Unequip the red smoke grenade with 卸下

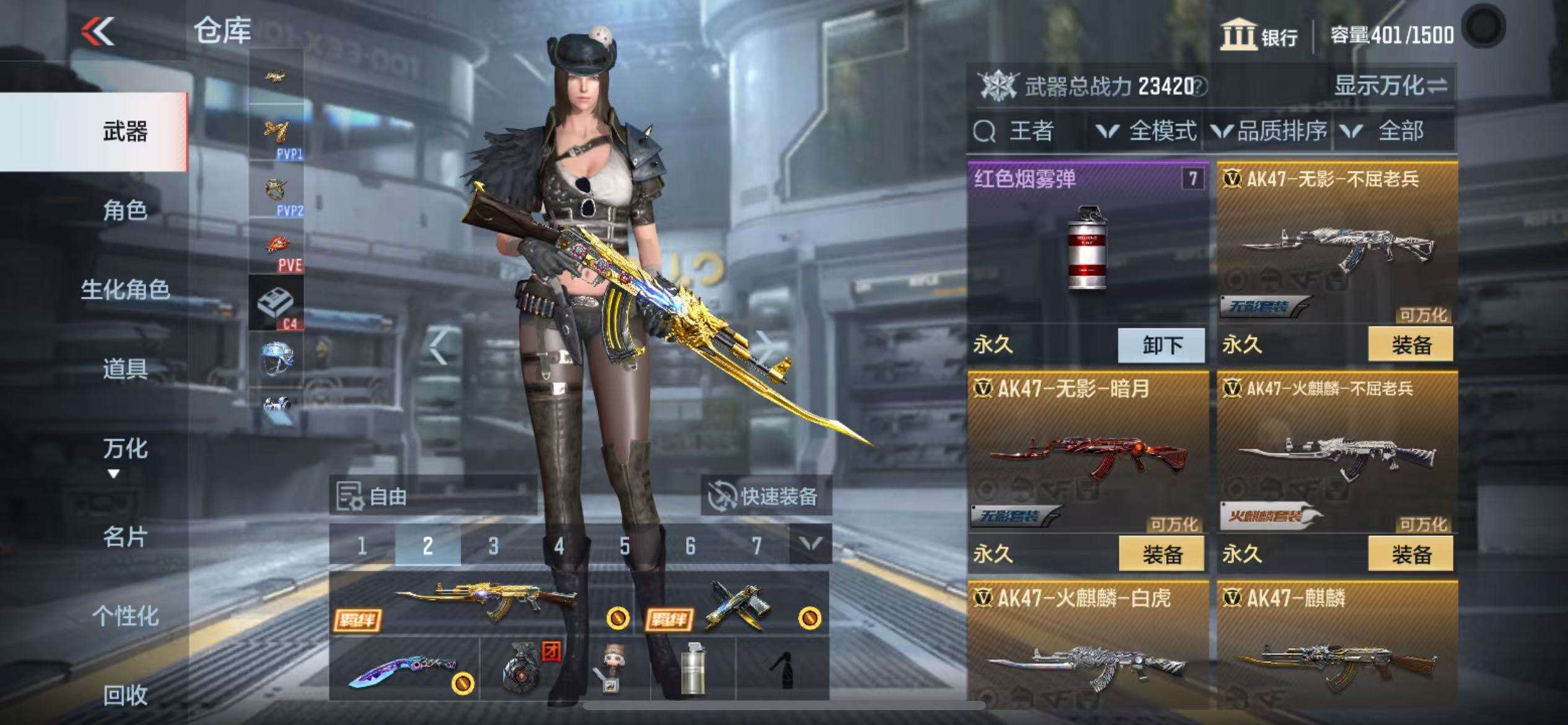1162,345
